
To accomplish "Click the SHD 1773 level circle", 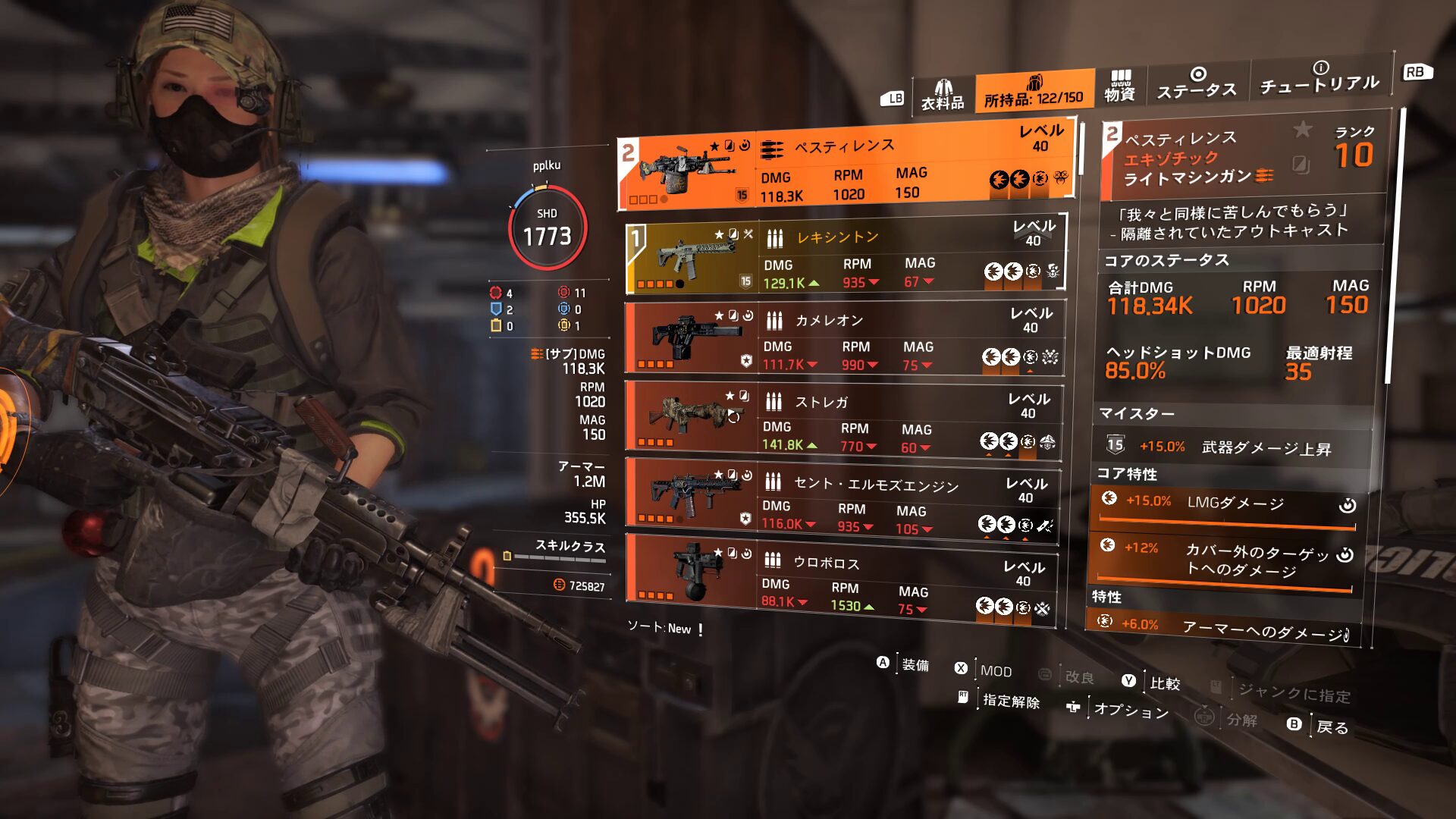I will point(548,227).
